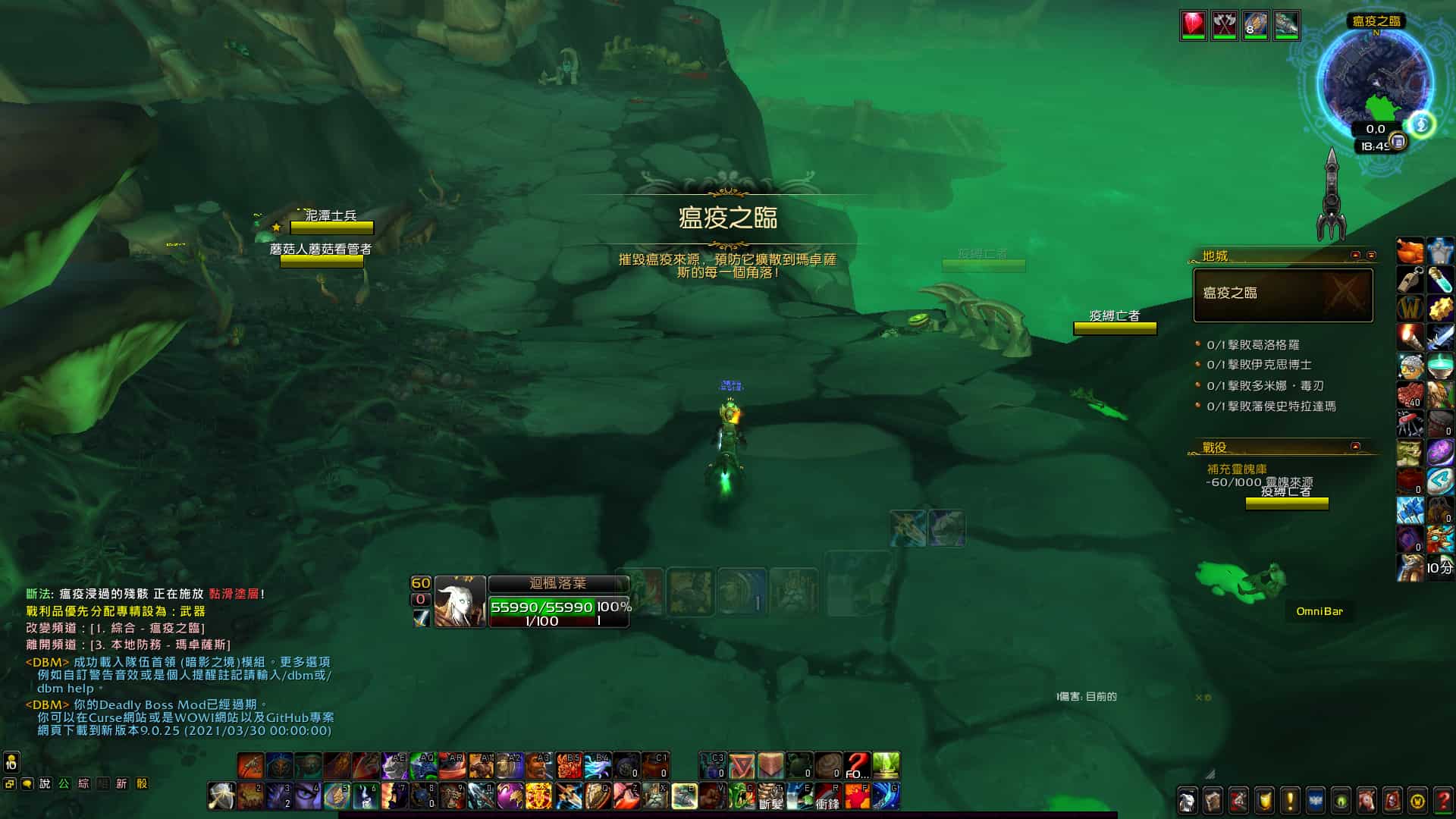Screen dimensions: 1456x819
Task: Use the roast chicken food item
Action: (1410, 250)
